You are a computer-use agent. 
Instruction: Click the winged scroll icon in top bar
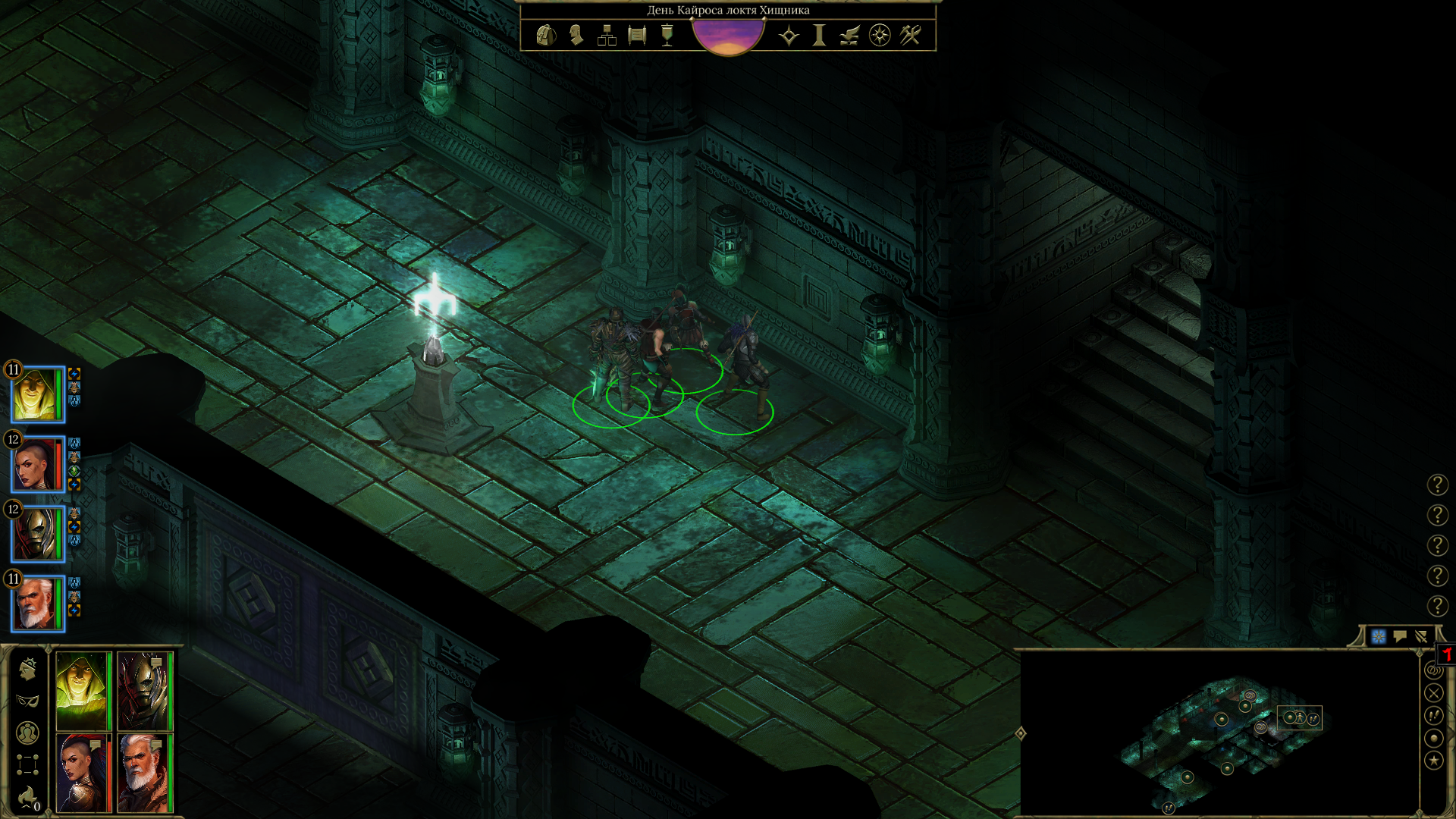(x=849, y=36)
